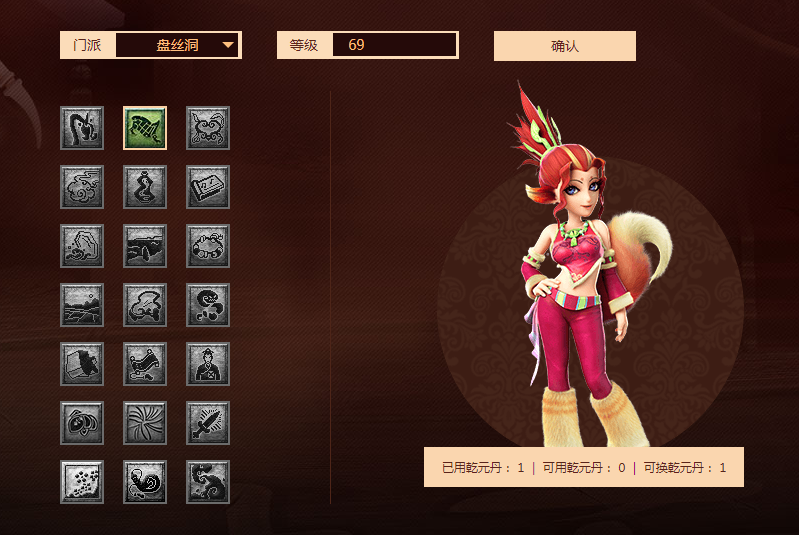Select the swirling cloud skill icon
Viewport: 799px width, 535px height.
coord(82,187)
